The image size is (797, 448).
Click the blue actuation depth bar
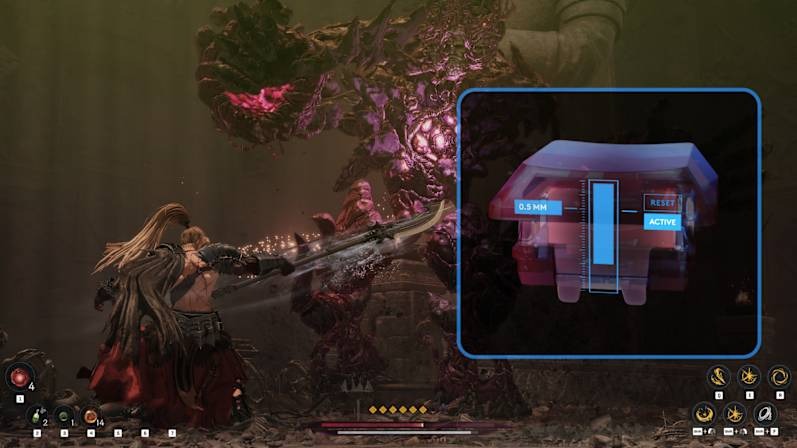click(x=603, y=223)
